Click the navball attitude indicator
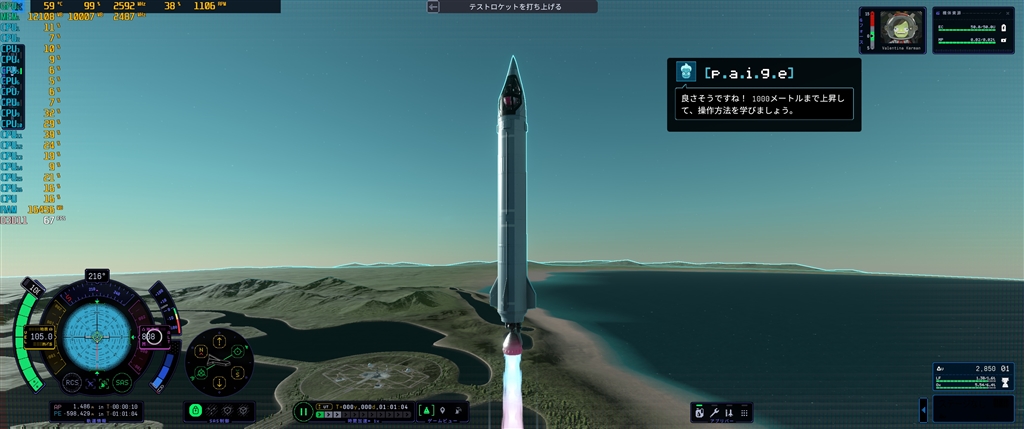Image resolution: width=1024 pixels, height=429 pixels. point(97,337)
